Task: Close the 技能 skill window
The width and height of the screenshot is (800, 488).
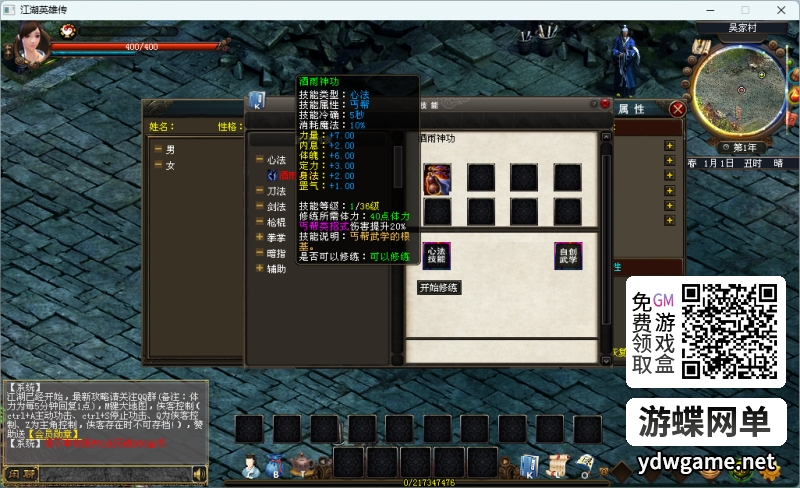Action: (x=604, y=103)
